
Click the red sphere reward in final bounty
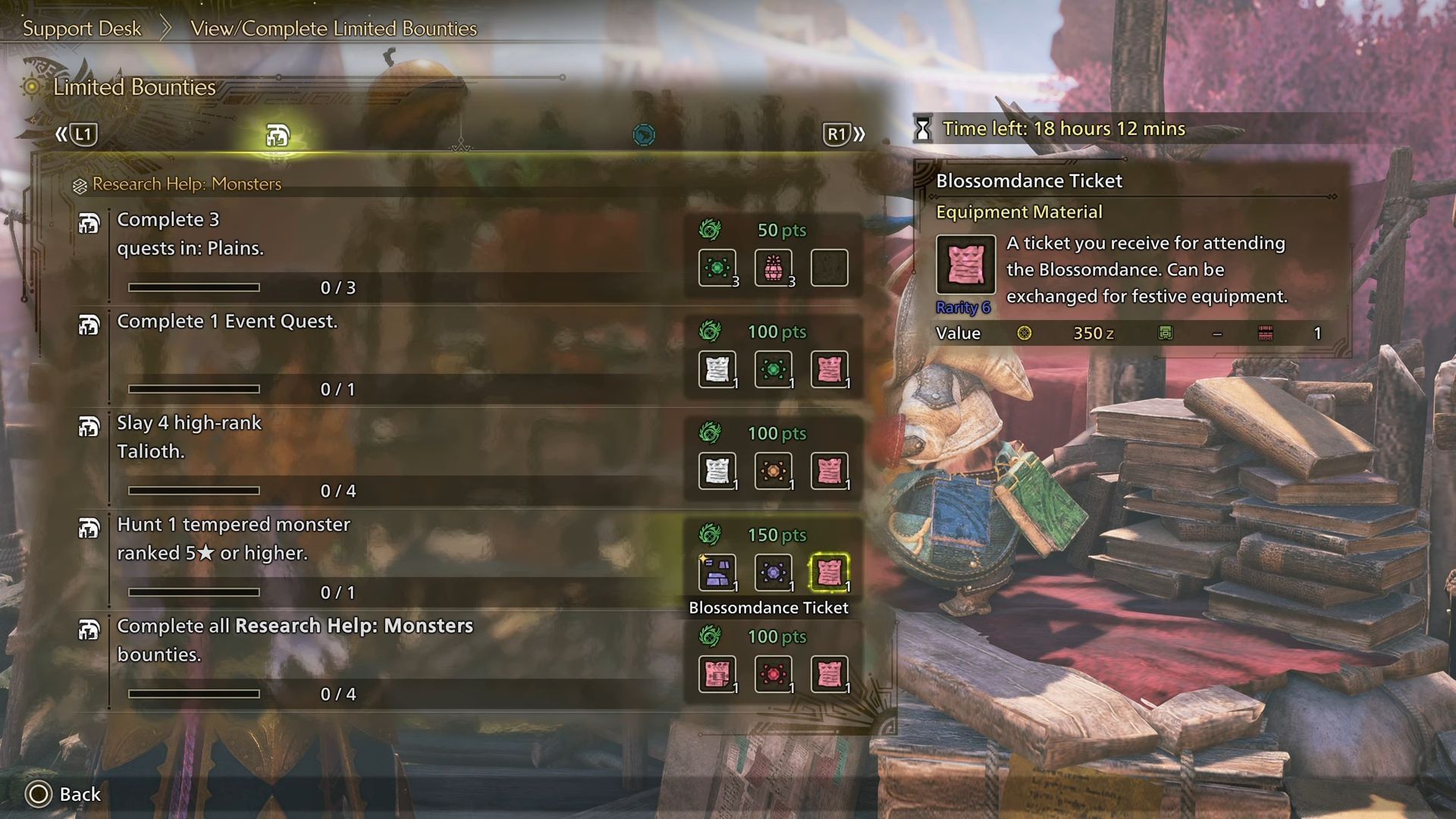point(773,674)
